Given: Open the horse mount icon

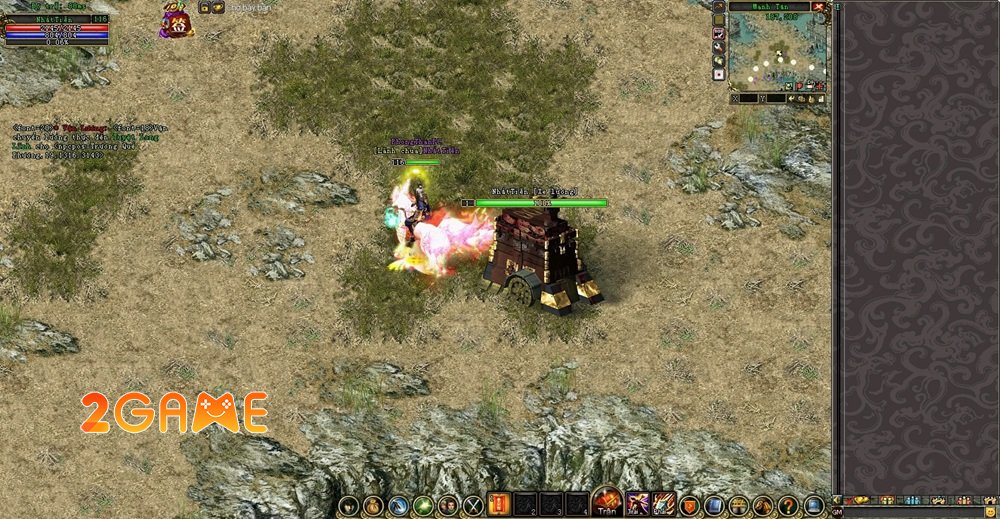Looking at the screenshot, I should pyautogui.click(x=764, y=506).
